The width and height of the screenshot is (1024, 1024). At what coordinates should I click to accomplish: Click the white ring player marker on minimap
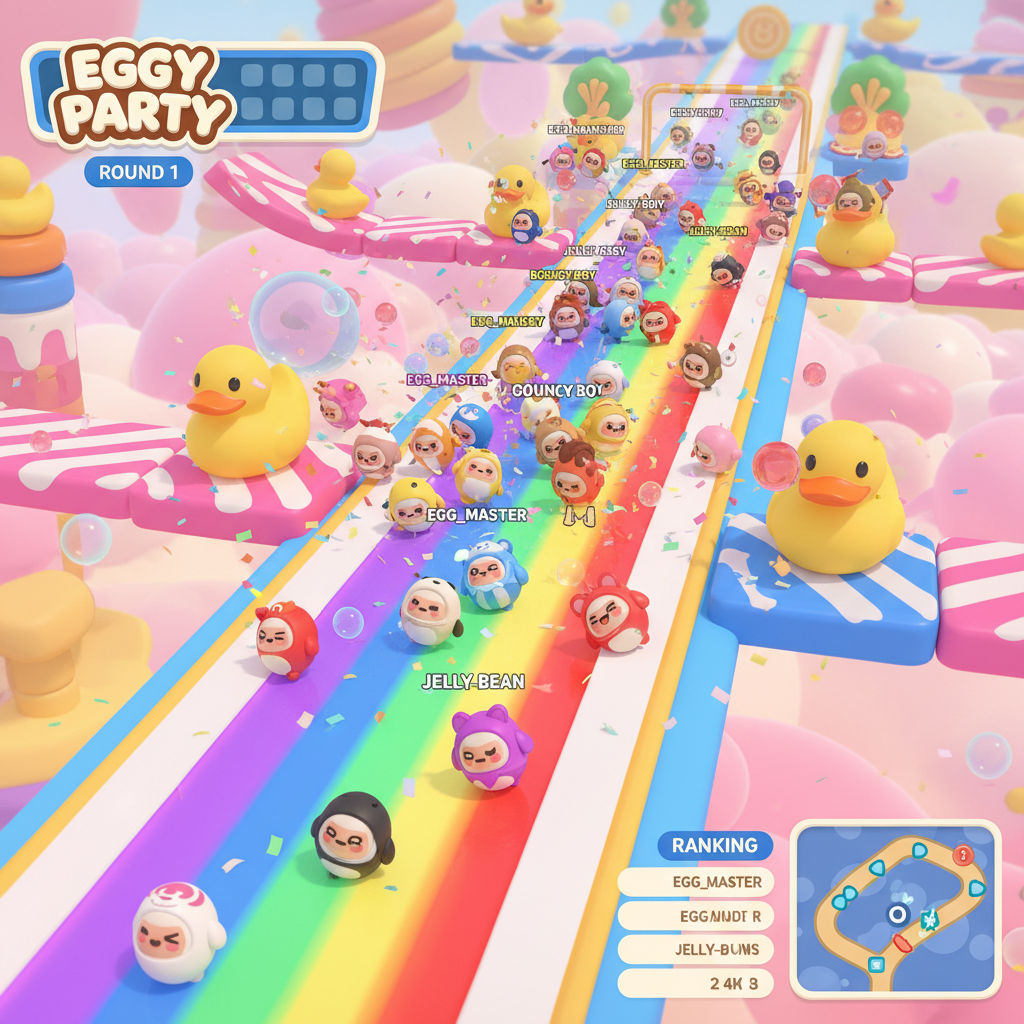[897, 914]
